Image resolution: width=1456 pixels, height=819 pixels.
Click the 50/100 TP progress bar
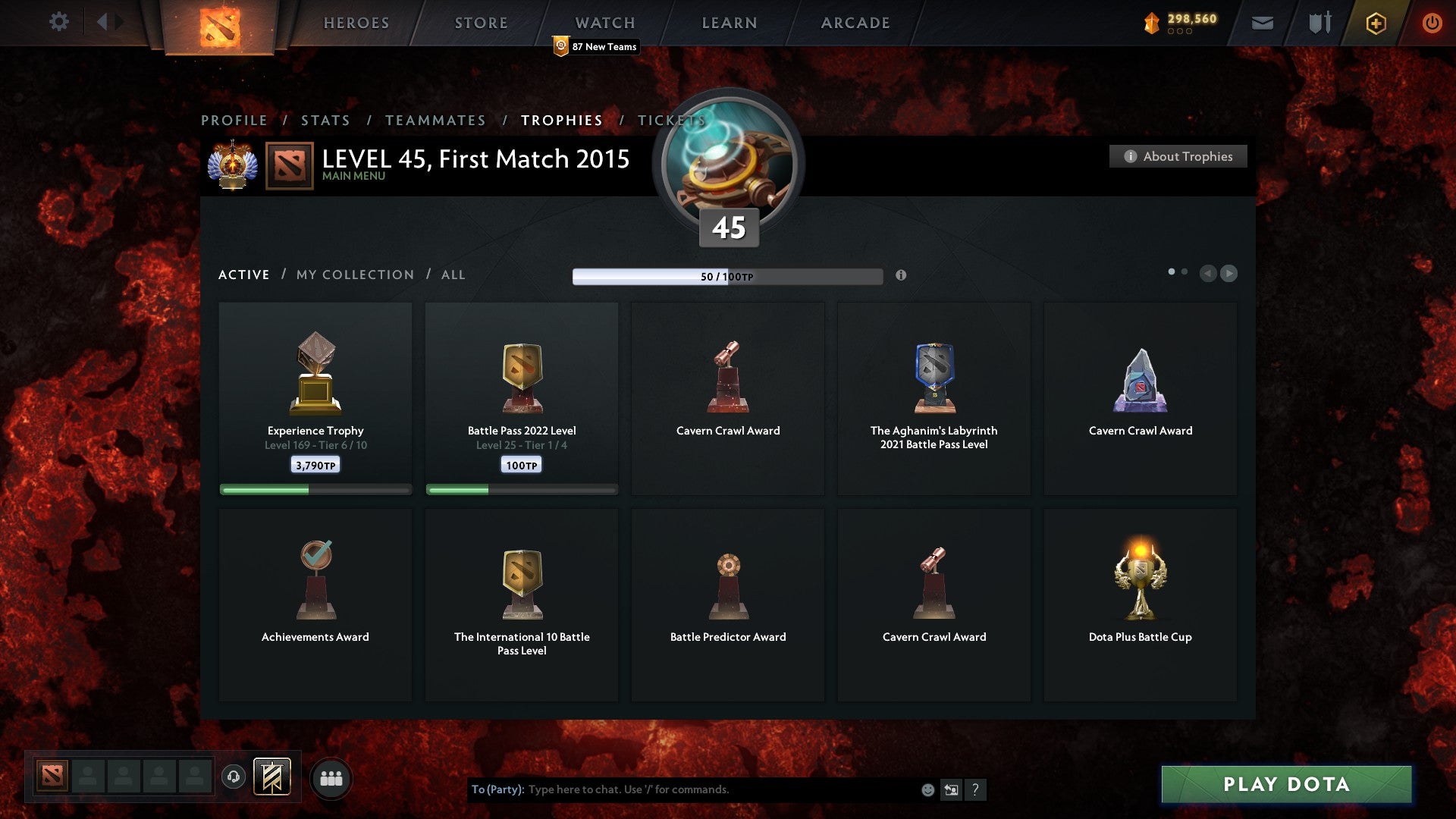[x=728, y=277]
